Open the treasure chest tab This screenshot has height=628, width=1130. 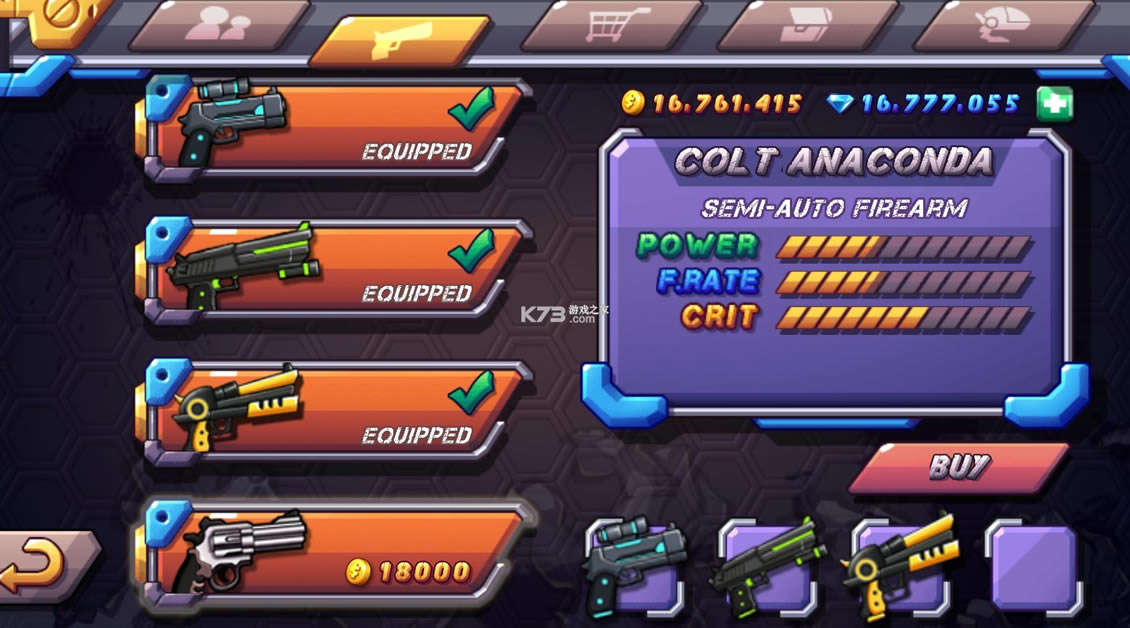click(x=807, y=24)
